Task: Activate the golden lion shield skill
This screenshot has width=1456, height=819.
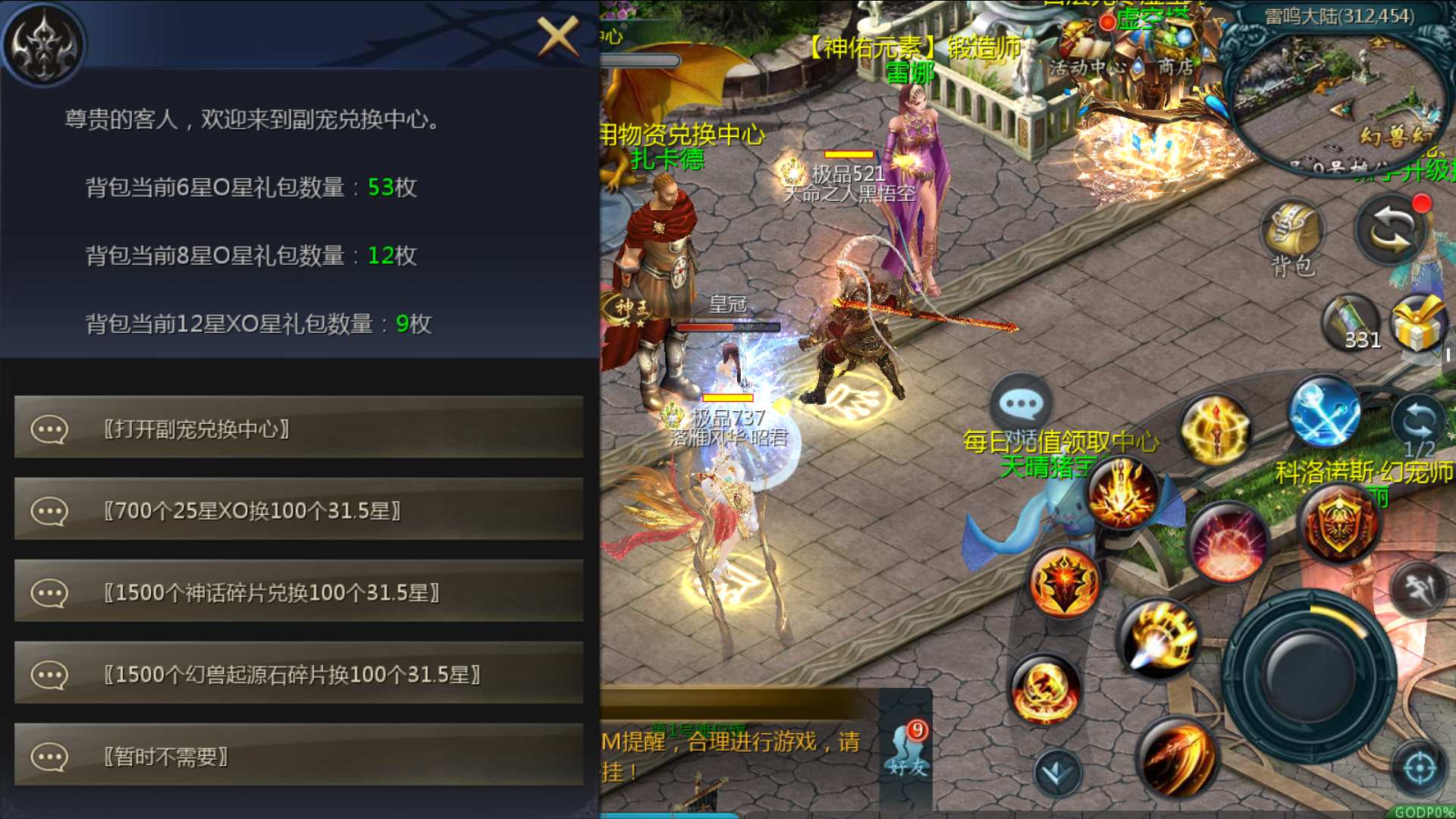Action: [1340, 522]
